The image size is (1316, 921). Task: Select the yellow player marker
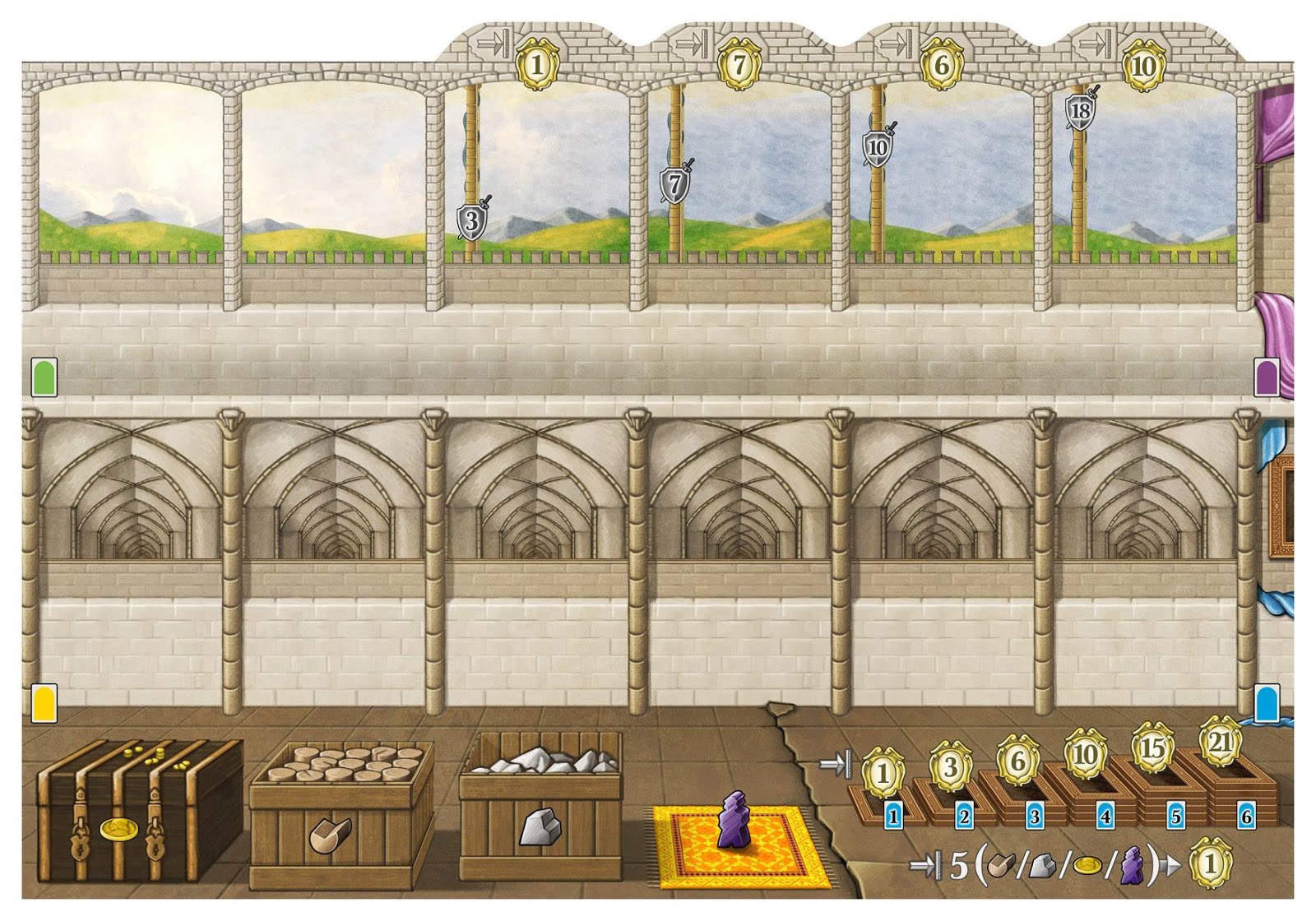(44, 703)
